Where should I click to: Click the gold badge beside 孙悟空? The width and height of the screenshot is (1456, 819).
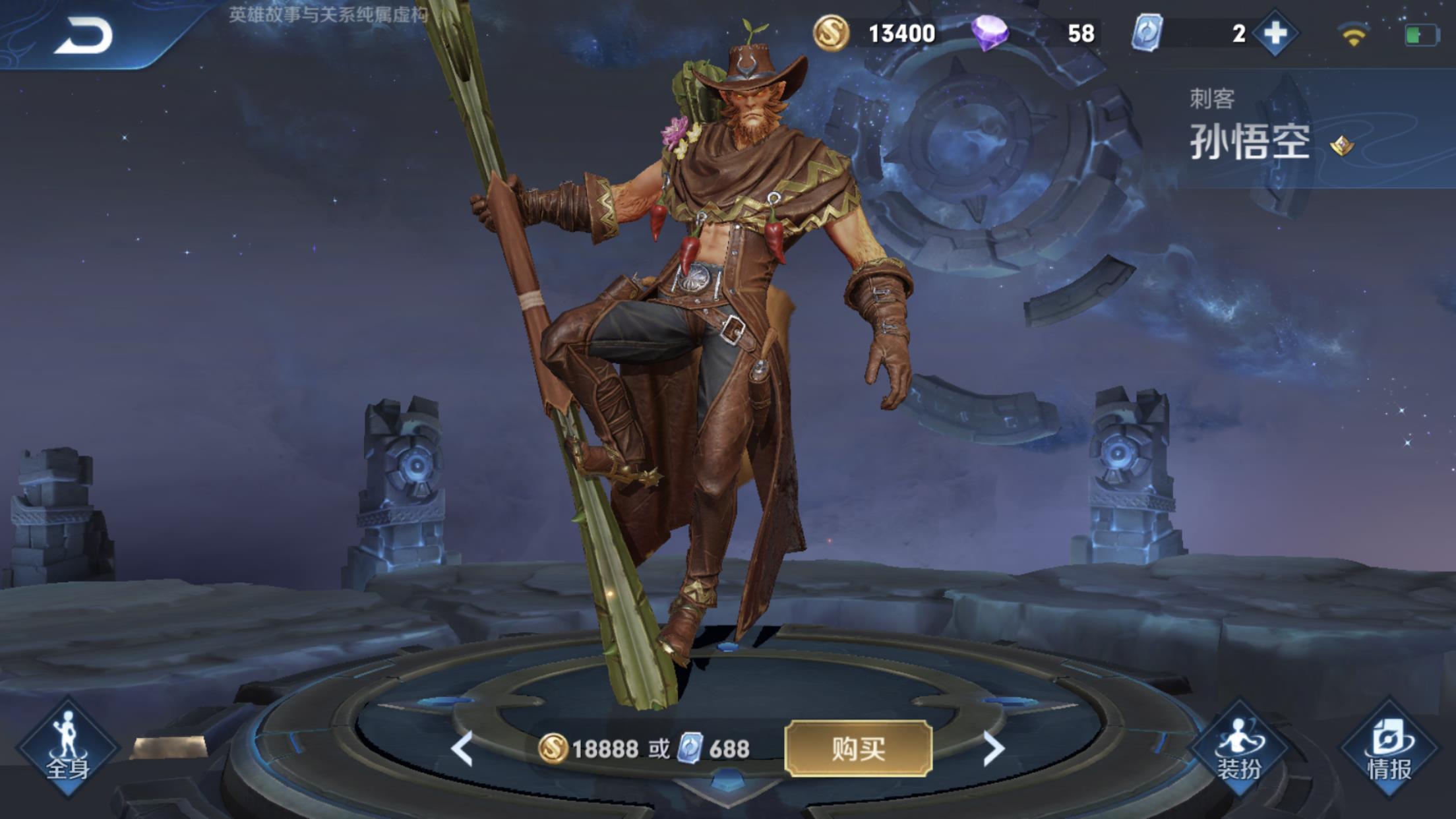(1341, 144)
